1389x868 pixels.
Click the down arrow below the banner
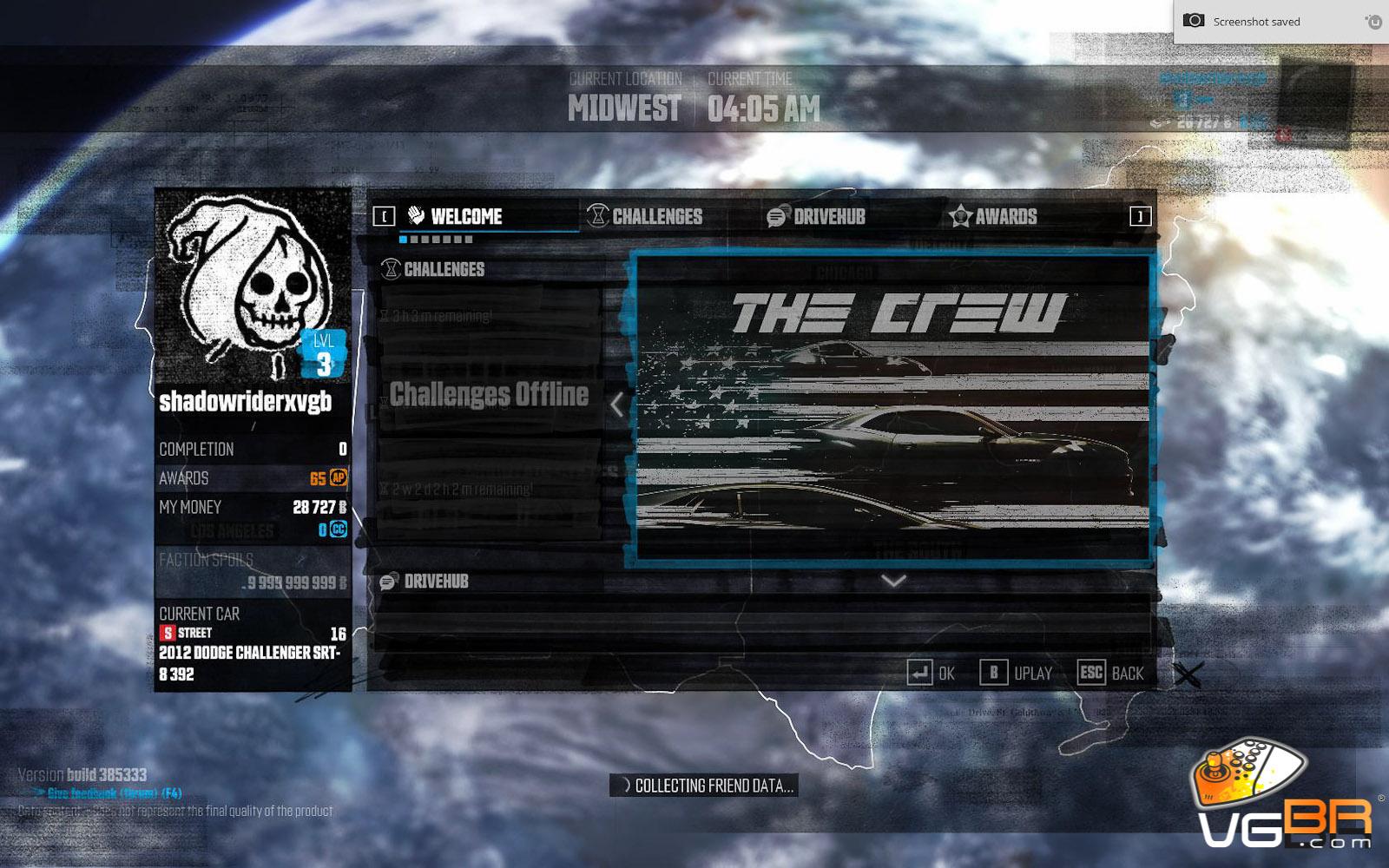point(893,581)
